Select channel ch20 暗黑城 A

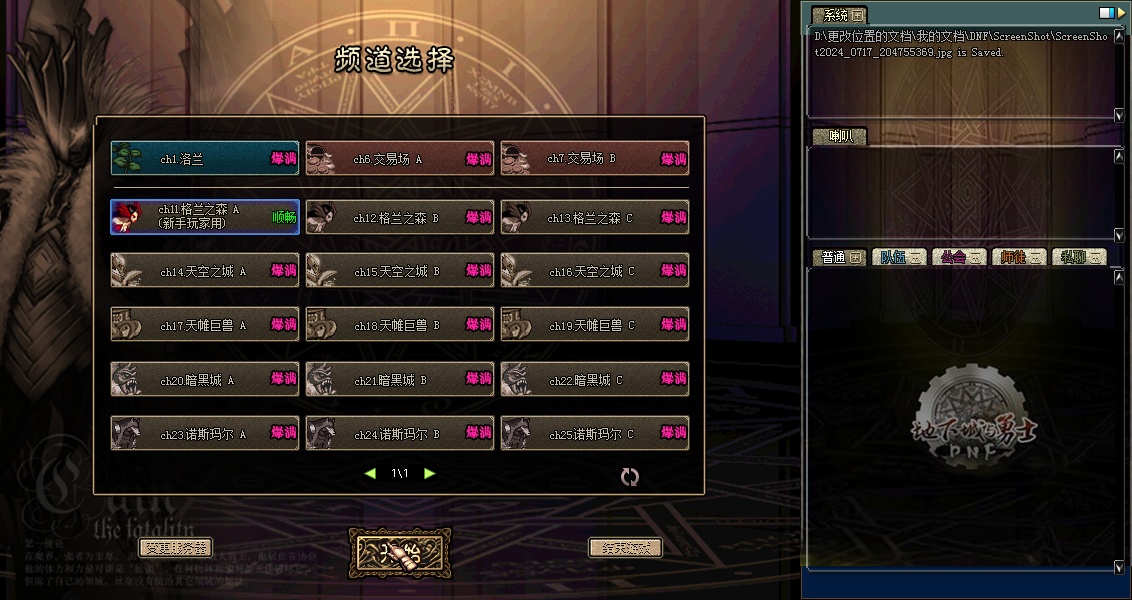coord(204,380)
